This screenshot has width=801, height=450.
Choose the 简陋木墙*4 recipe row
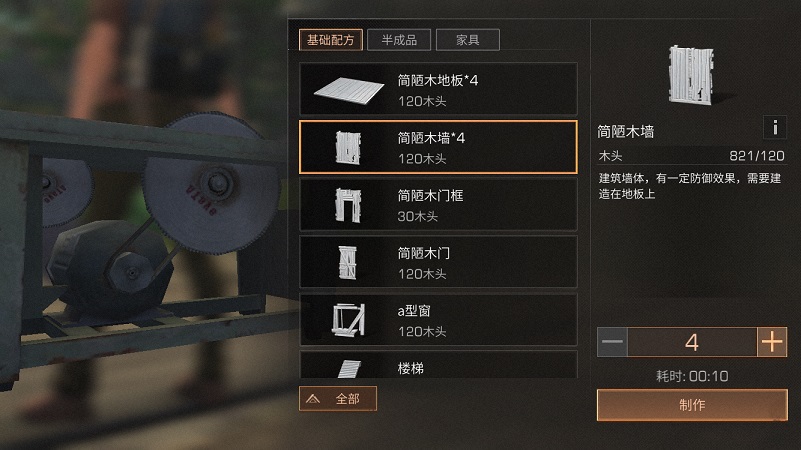438,147
